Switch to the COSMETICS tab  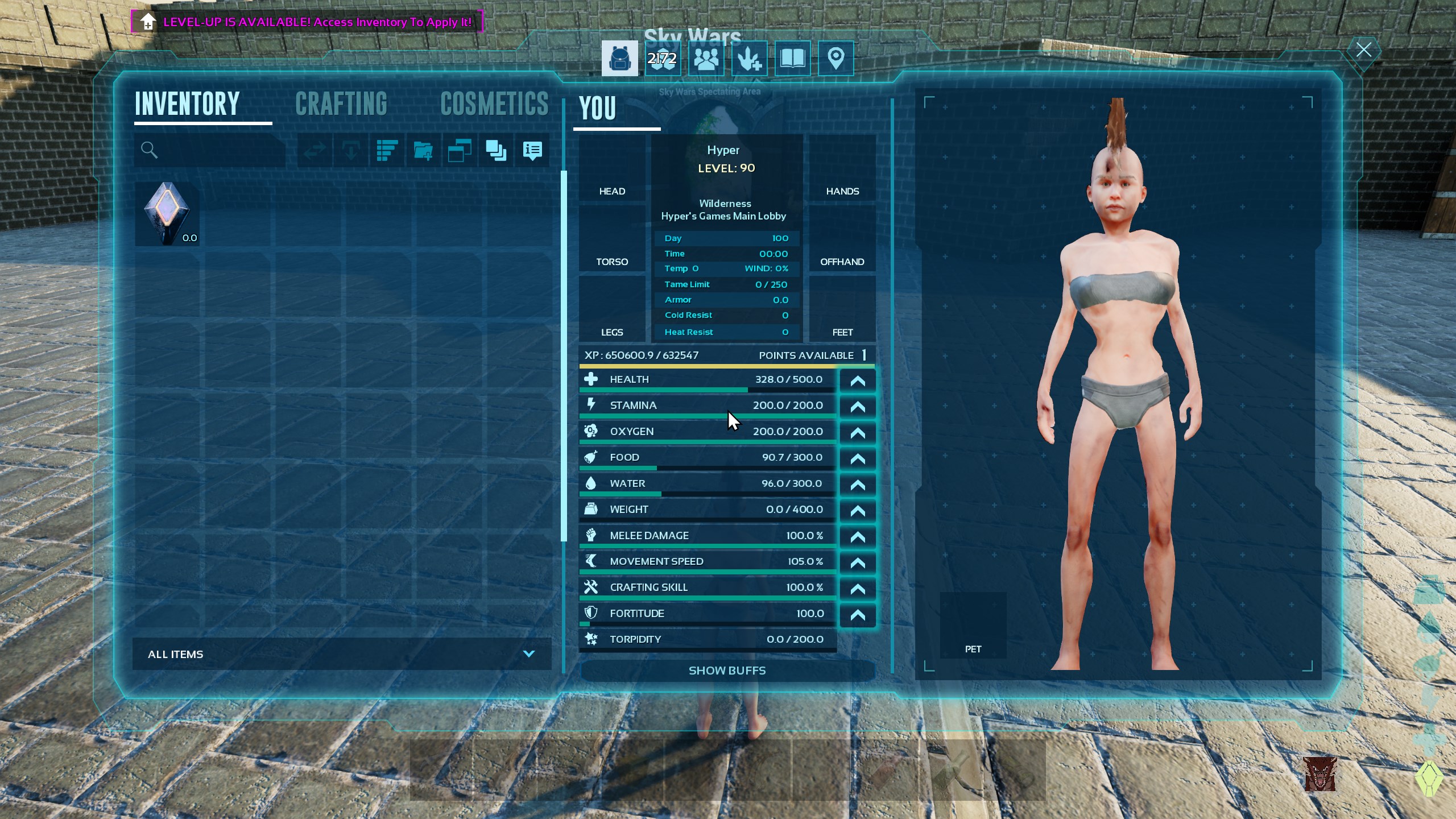494,104
